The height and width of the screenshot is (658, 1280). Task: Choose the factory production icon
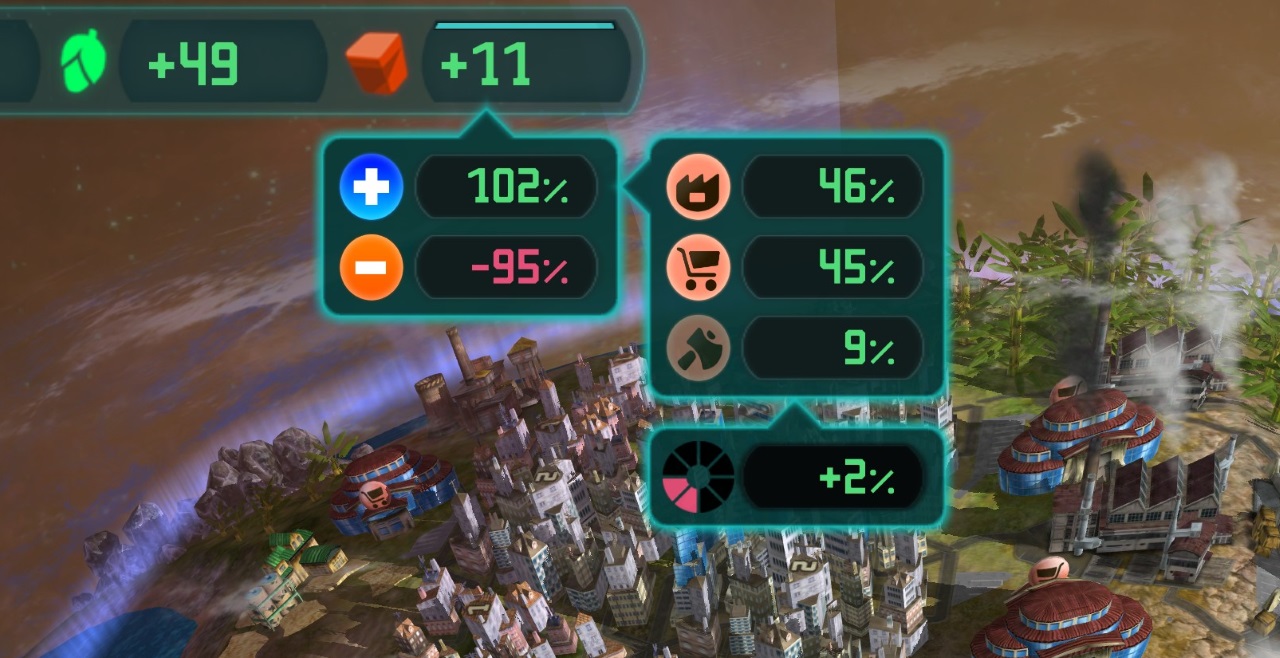pos(698,186)
